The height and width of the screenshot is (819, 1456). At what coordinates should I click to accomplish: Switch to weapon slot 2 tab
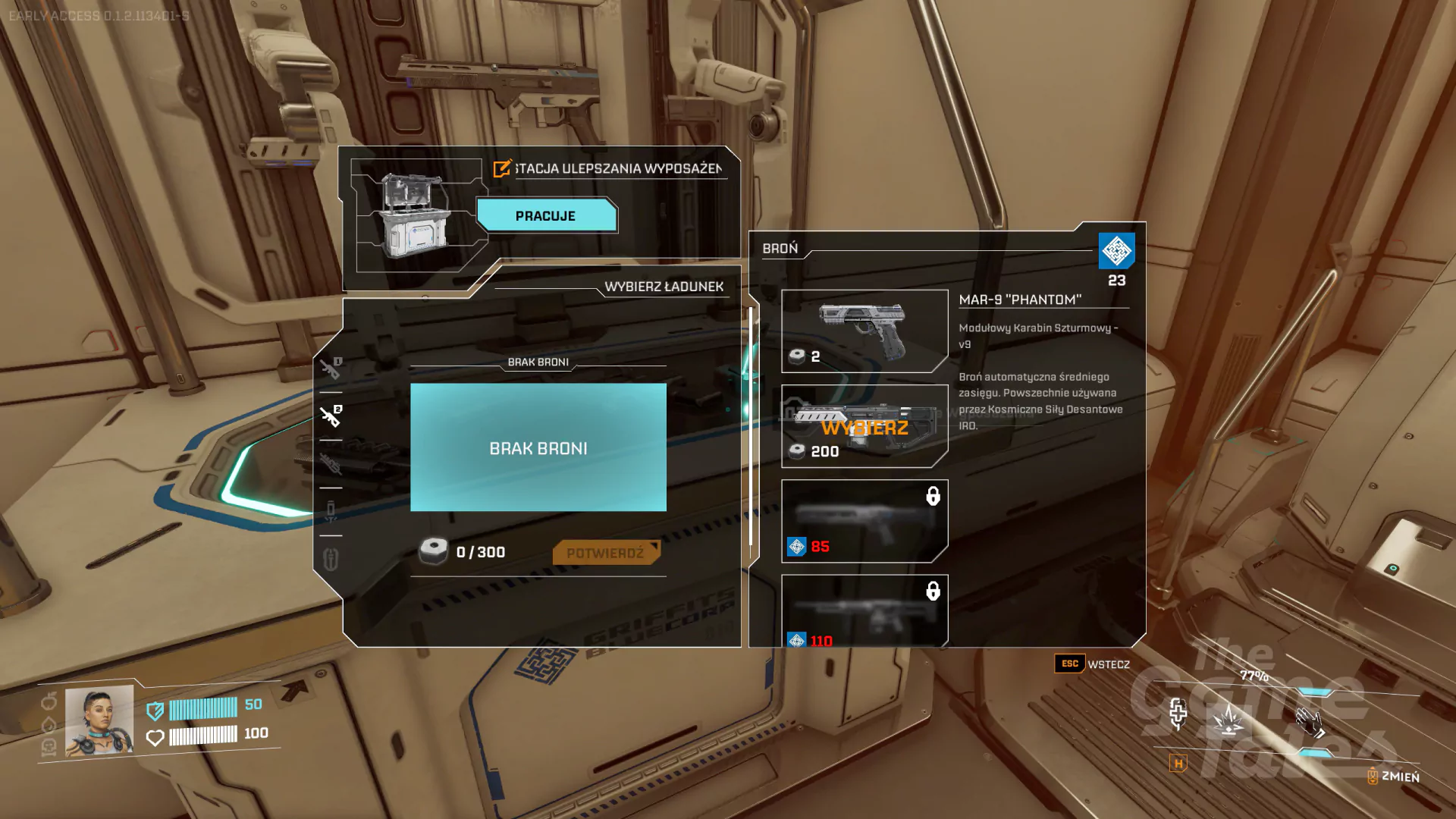331,416
